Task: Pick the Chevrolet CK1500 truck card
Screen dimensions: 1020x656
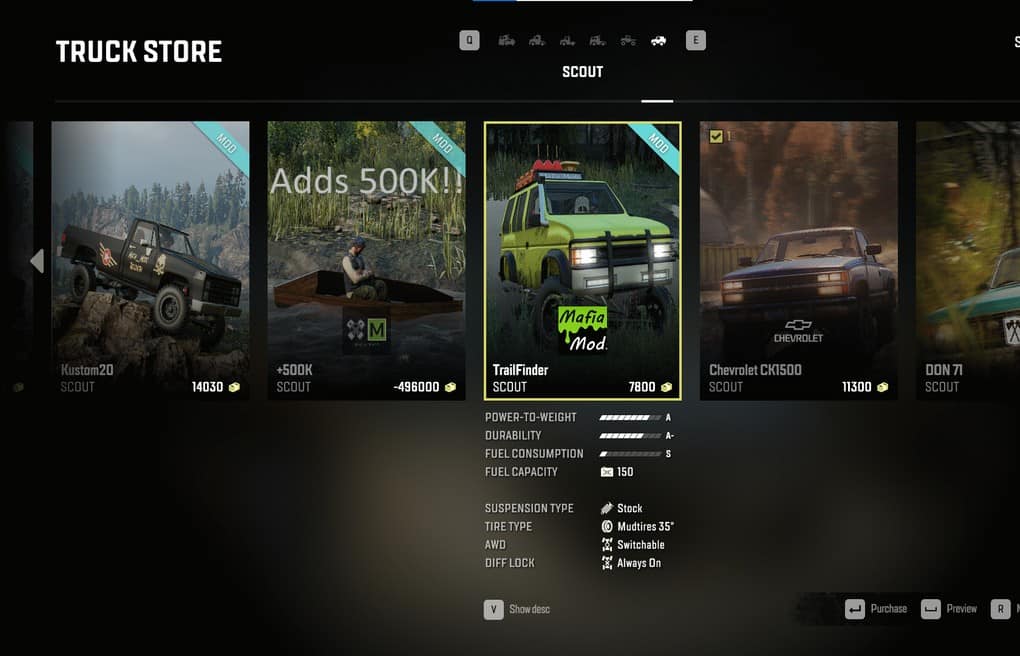Action: click(x=798, y=260)
